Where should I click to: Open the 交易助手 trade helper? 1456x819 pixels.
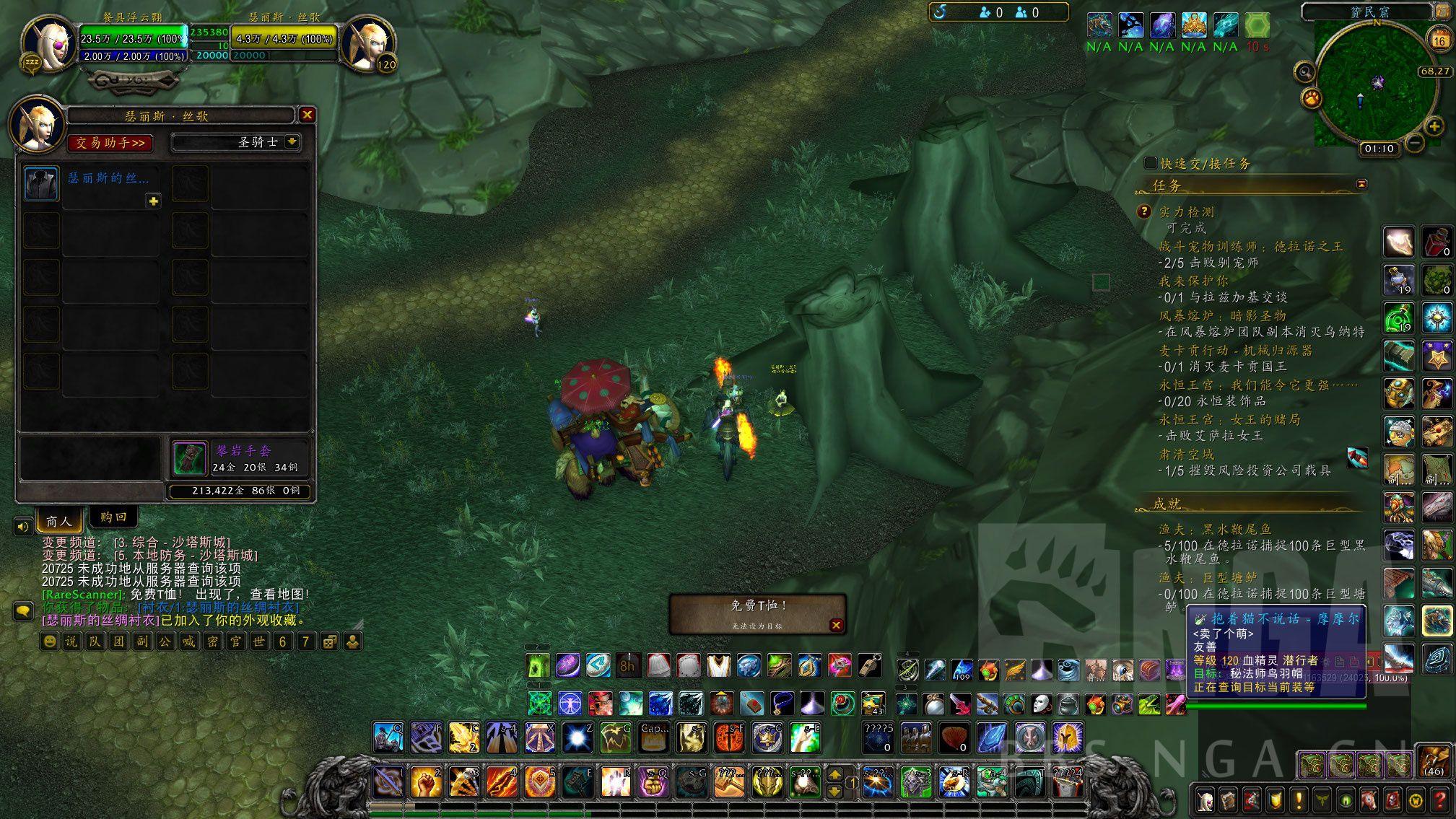coord(110,143)
